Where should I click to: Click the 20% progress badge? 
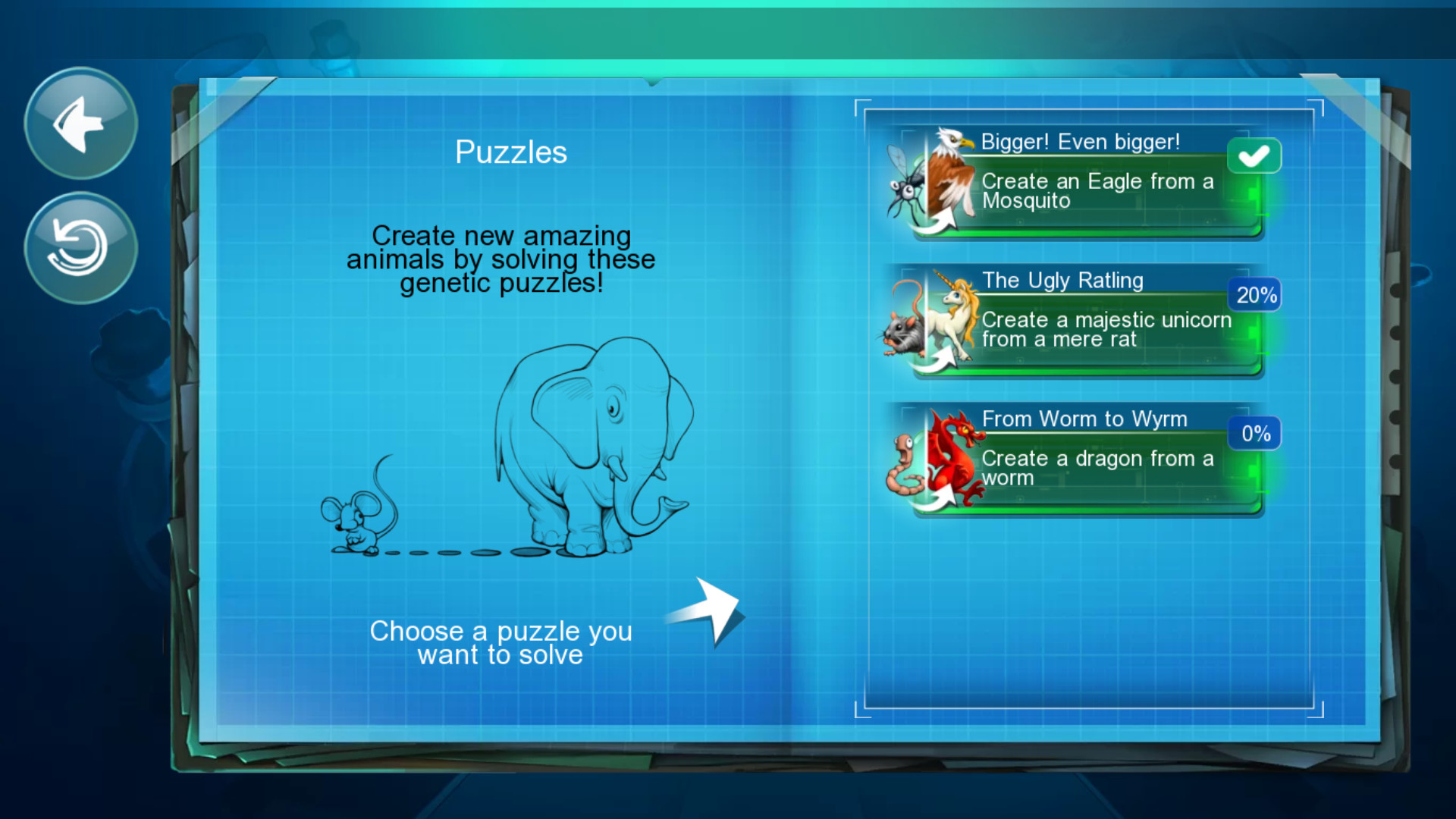click(x=1254, y=295)
